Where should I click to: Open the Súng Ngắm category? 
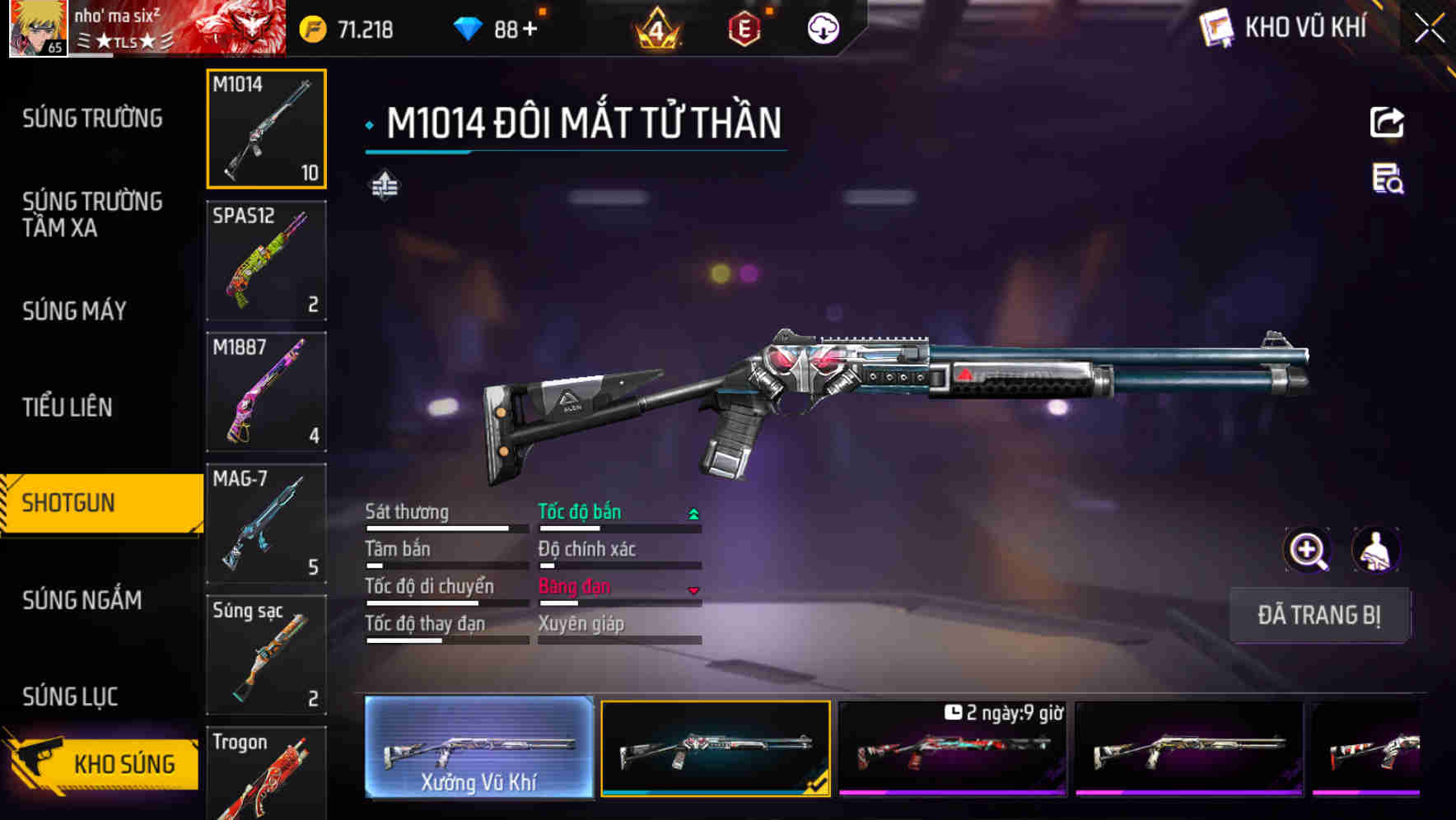82,600
